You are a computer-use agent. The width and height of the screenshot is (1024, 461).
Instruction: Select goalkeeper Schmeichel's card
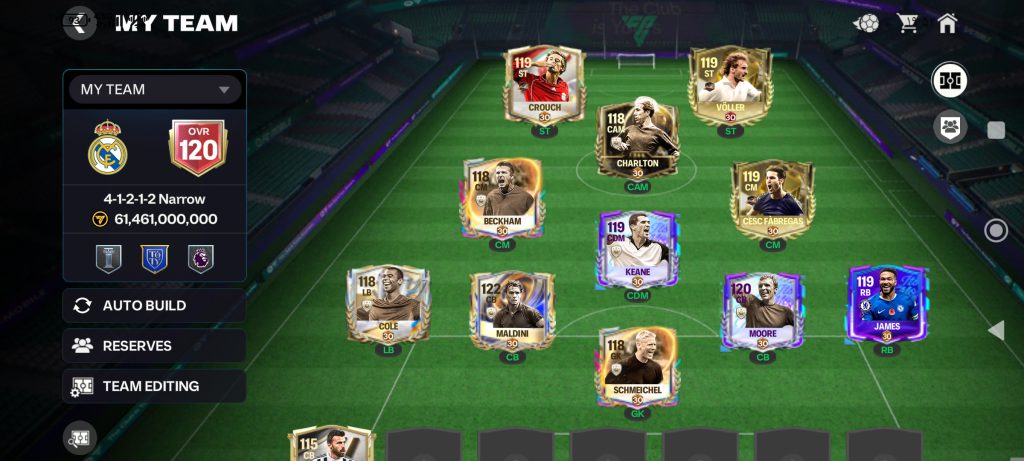click(x=637, y=365)
